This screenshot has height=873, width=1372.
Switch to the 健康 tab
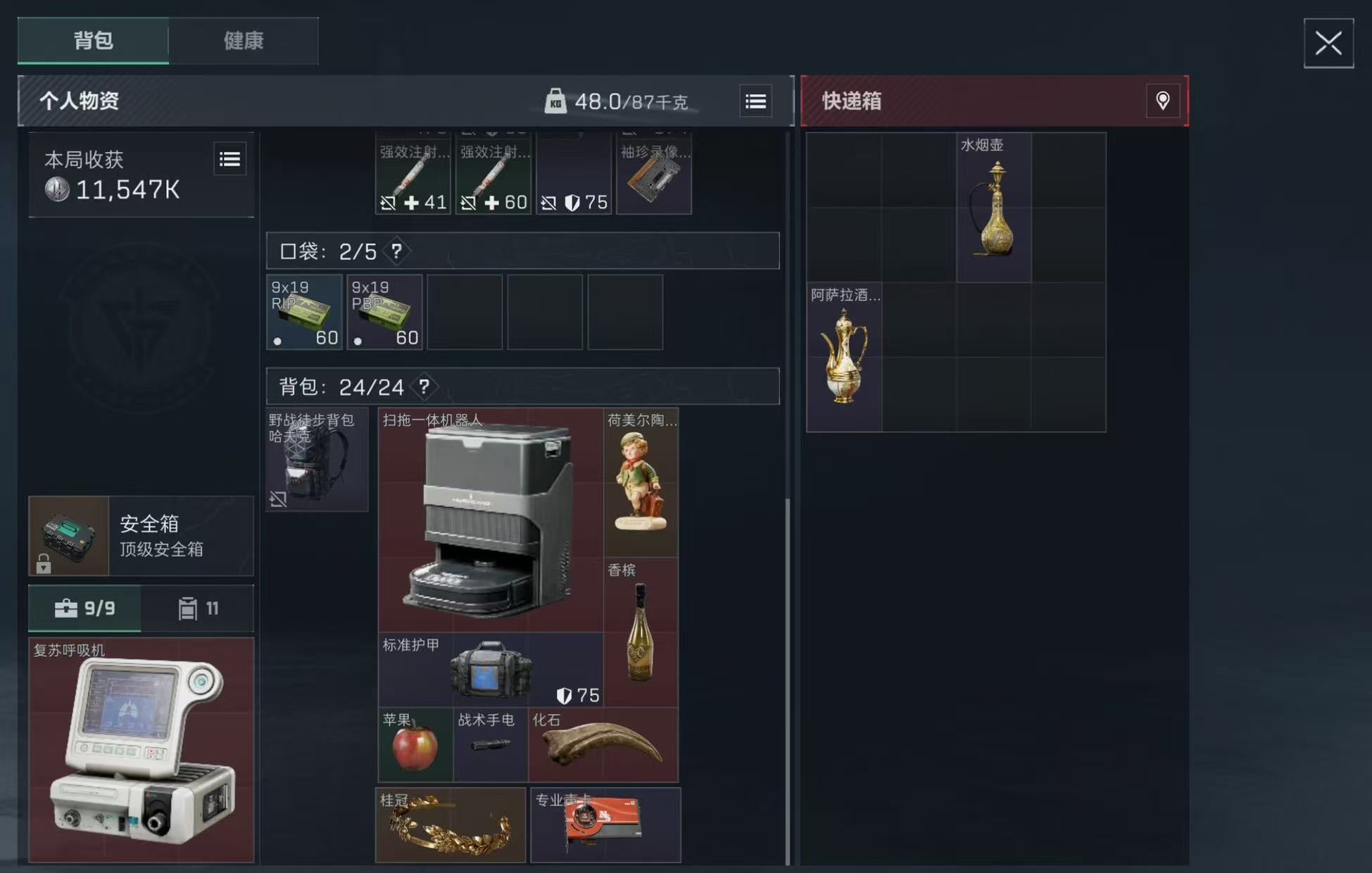point(243,41)
